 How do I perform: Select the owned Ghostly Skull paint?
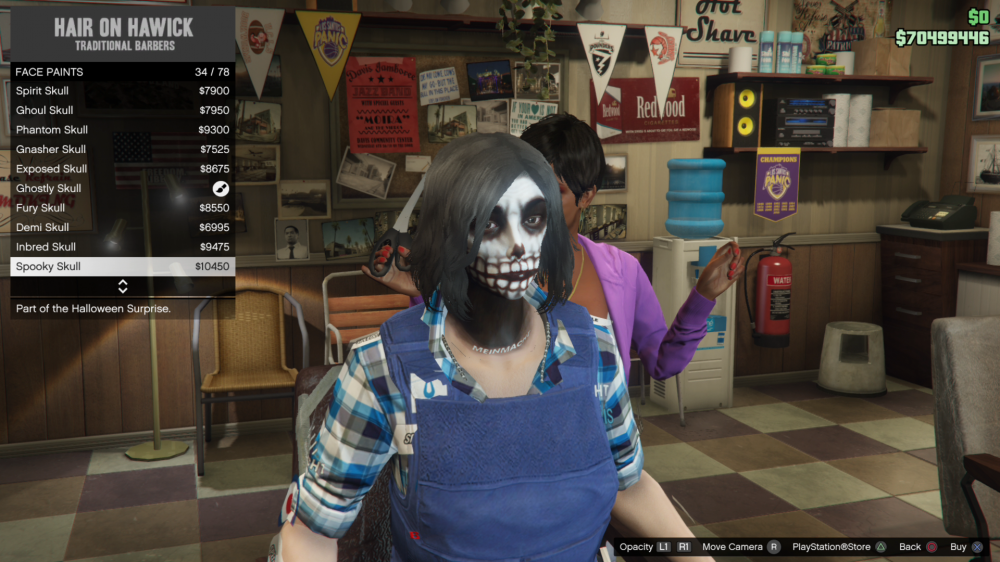click(122, 188)
